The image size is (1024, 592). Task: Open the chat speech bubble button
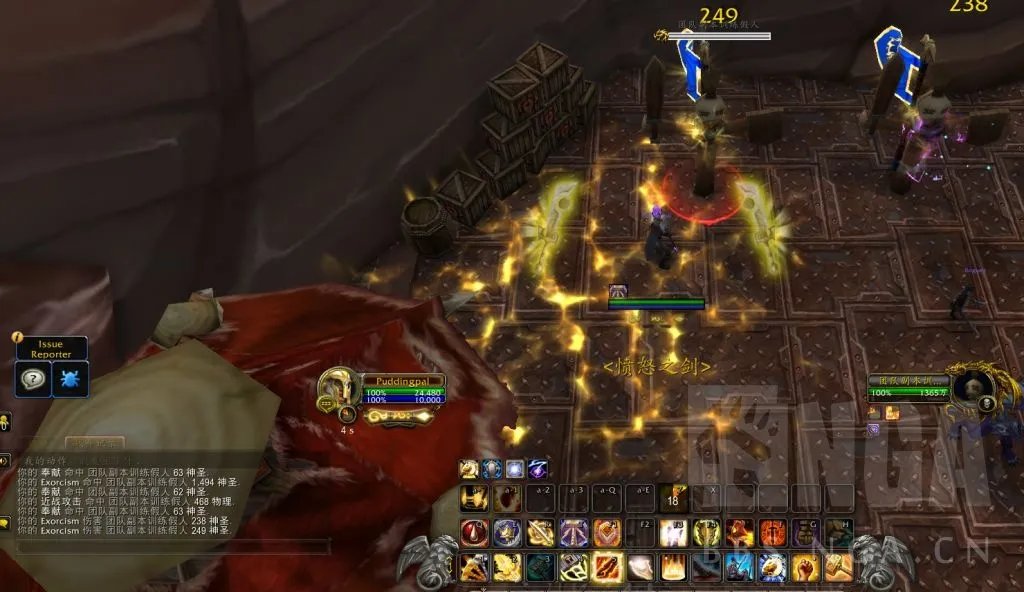pyautogui.click(x=5, y=522)
